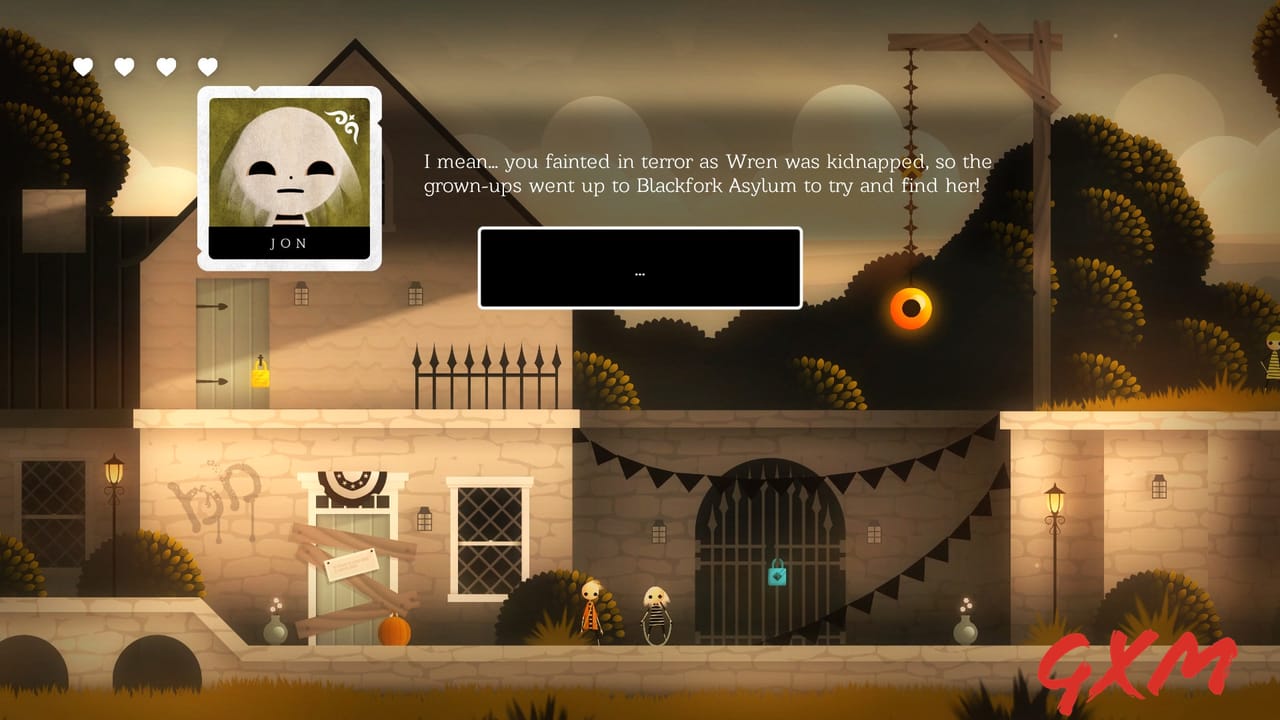
Task: Click the fourth heart in the health bar
Action: coord(207,67)
